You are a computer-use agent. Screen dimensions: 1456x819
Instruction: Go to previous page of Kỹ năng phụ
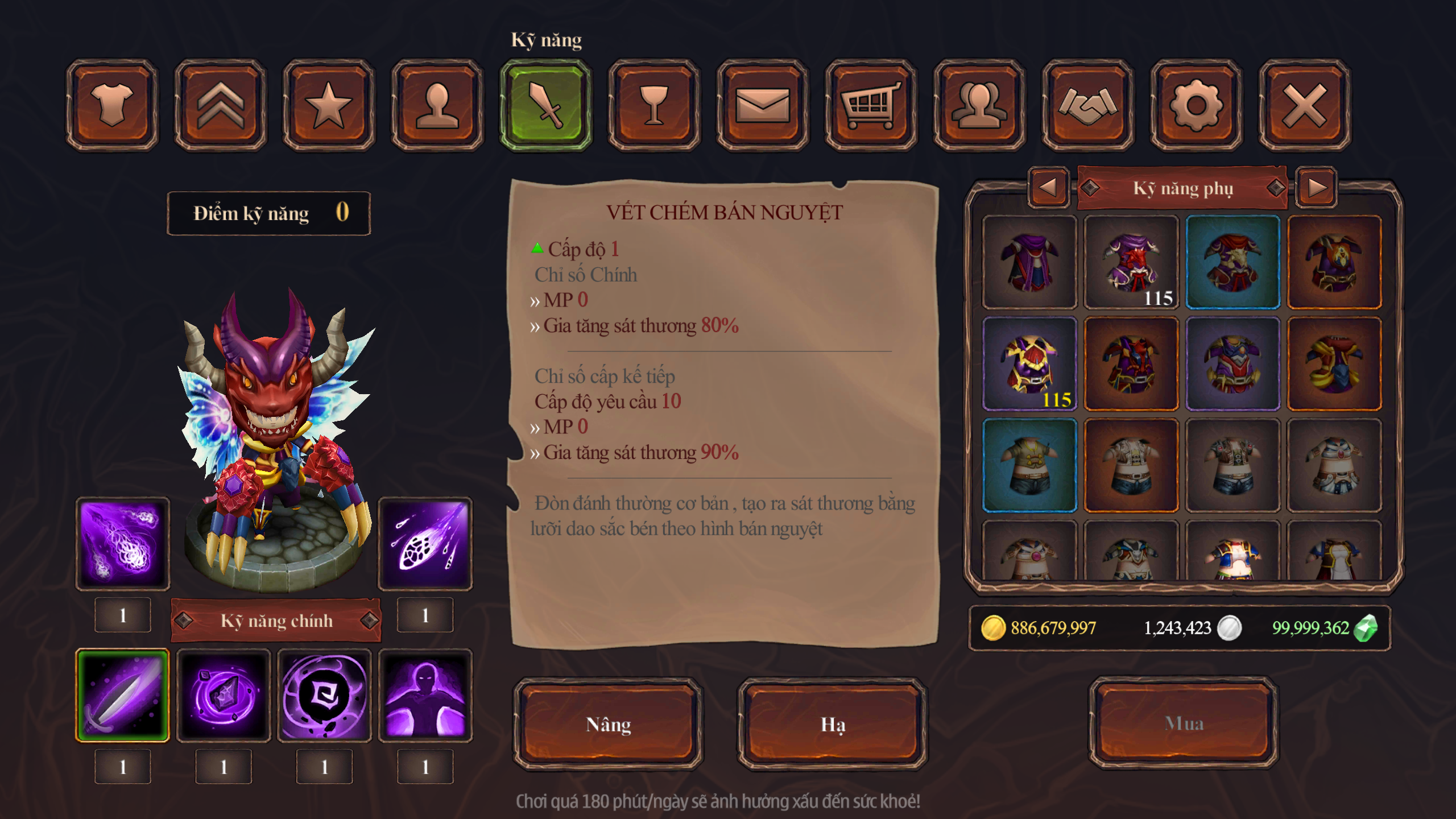point(1048,187)
